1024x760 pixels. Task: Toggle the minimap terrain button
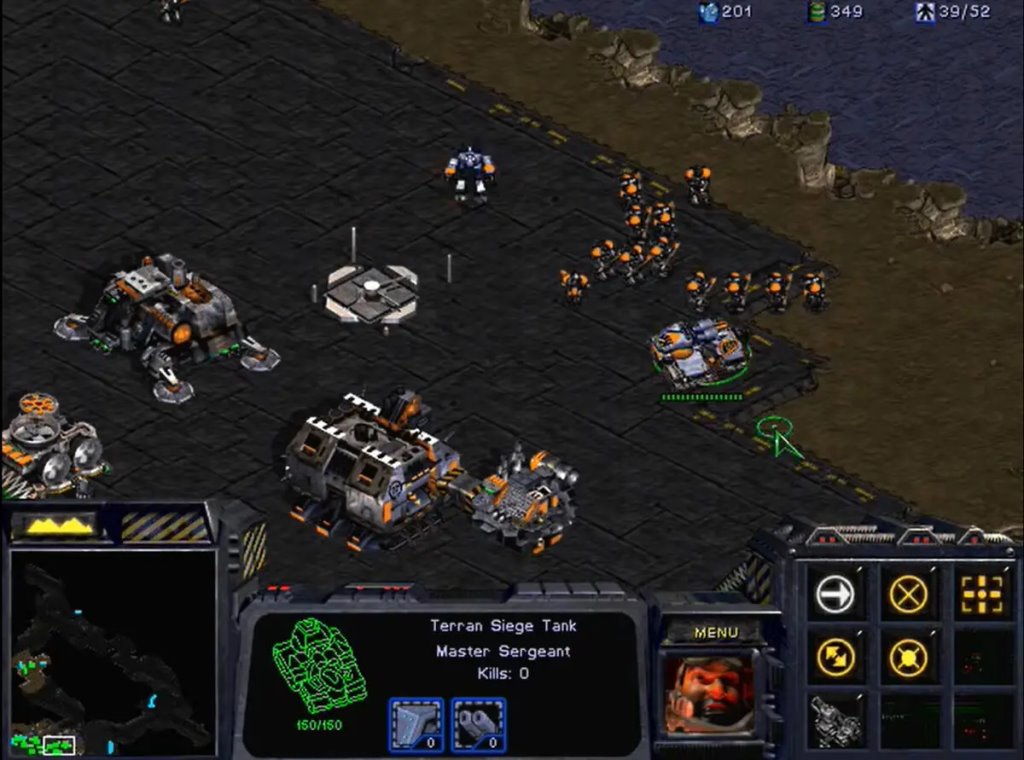(x=60, y=525)
